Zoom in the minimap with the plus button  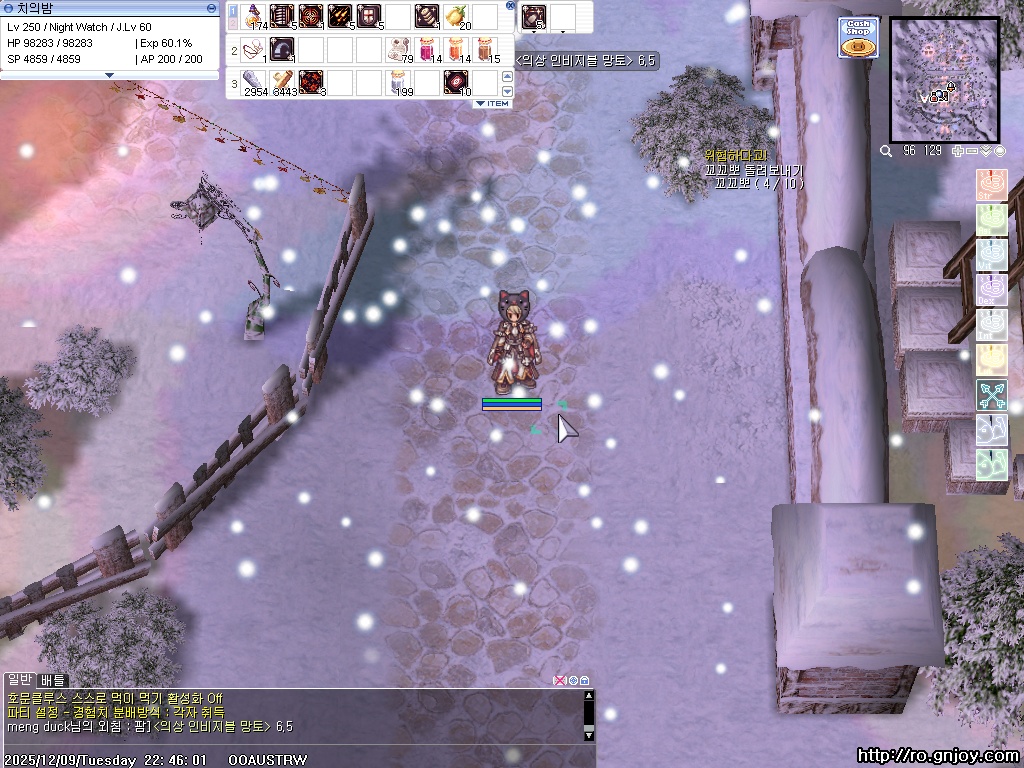coord(957,151)
